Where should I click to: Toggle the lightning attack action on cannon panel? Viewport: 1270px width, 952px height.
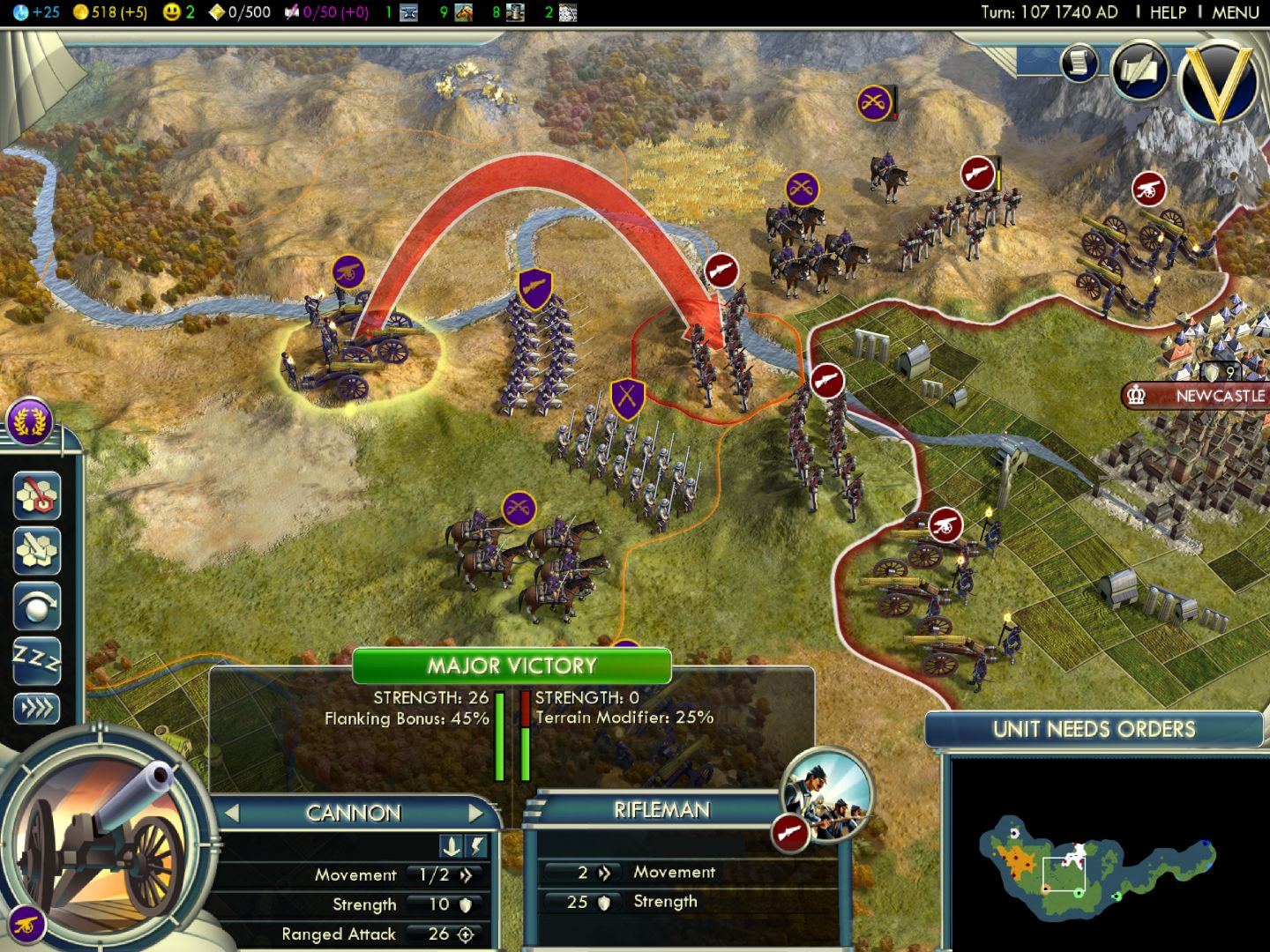coord(475,846)
